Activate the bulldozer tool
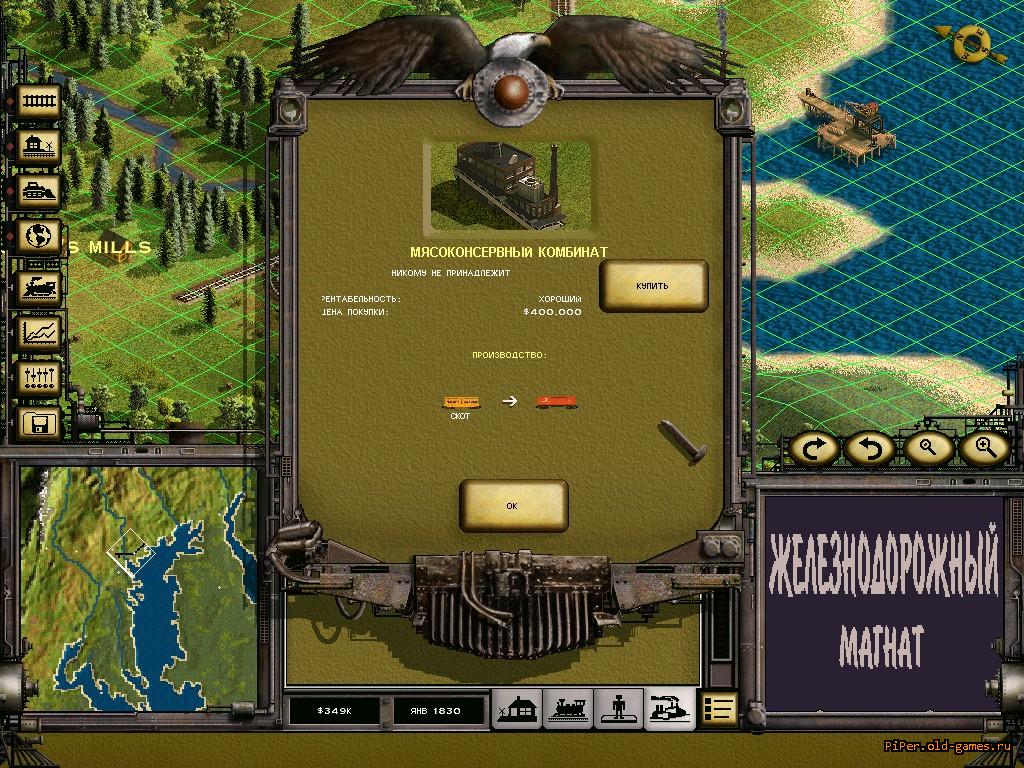Screen dimensions: 1024x768 [39, 191]
